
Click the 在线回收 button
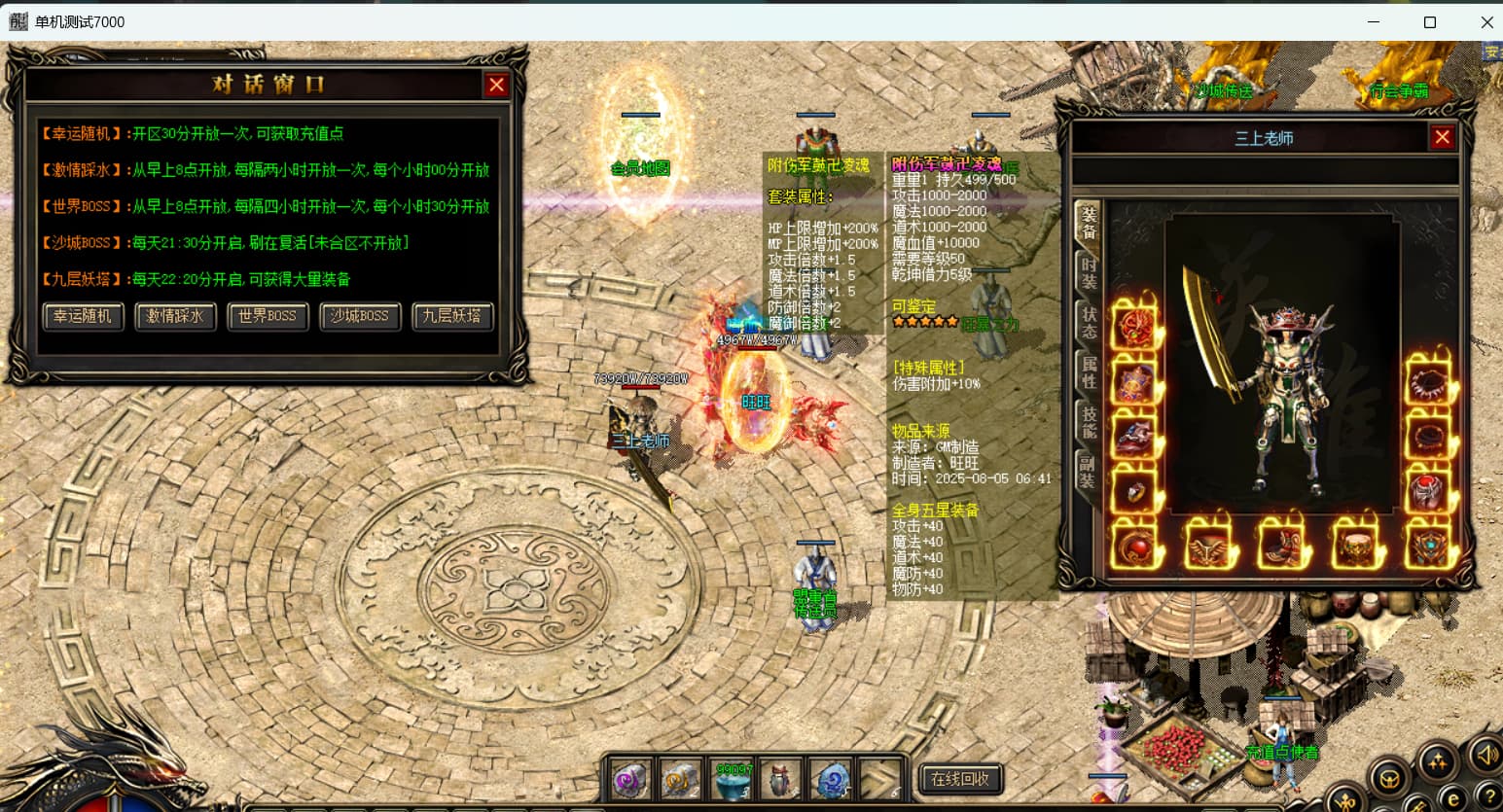(959, 778)
